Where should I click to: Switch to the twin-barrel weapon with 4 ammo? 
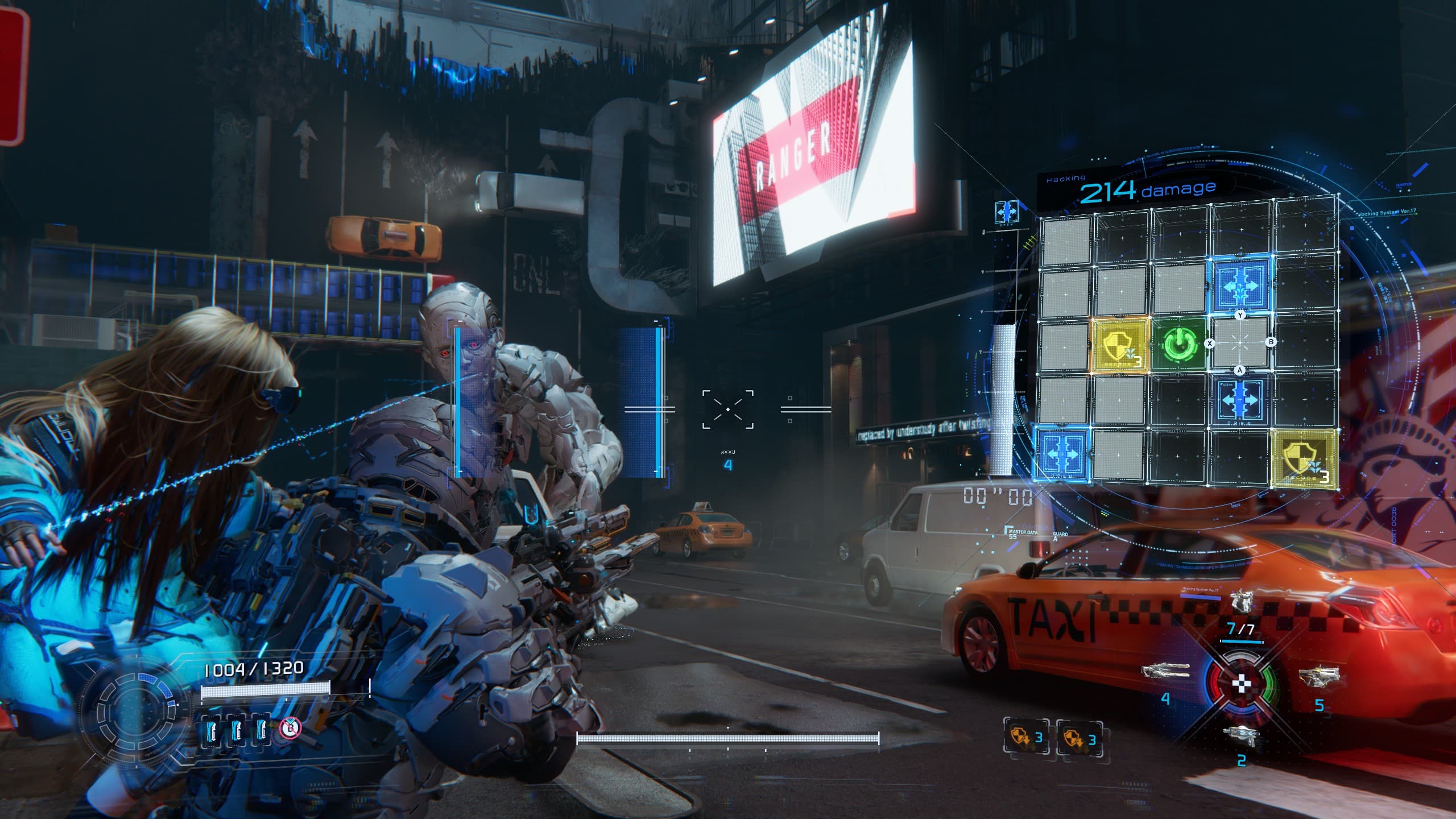(x=1166, y=671)
